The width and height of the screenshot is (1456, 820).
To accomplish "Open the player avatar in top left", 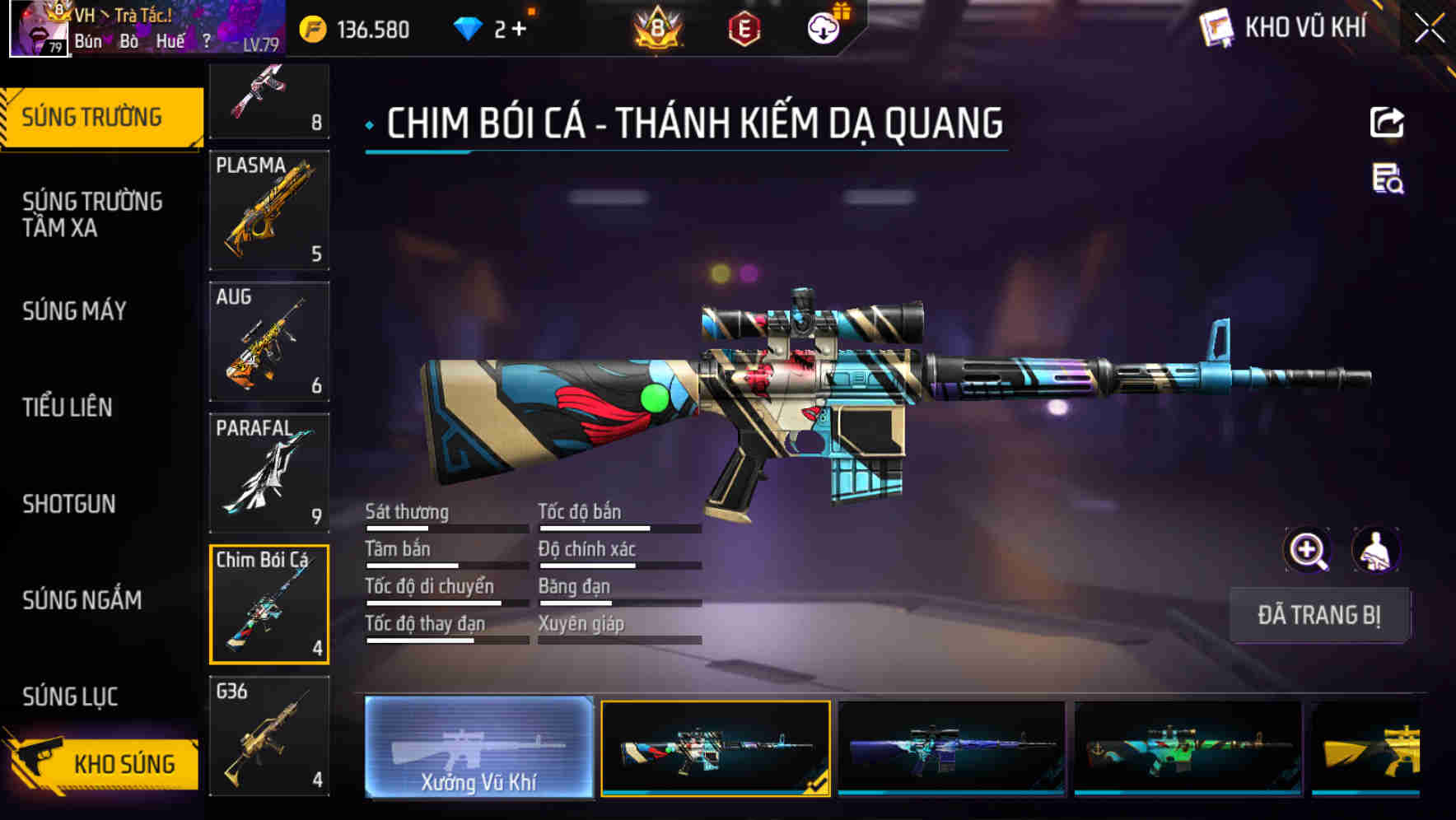I will coord(37,29).
